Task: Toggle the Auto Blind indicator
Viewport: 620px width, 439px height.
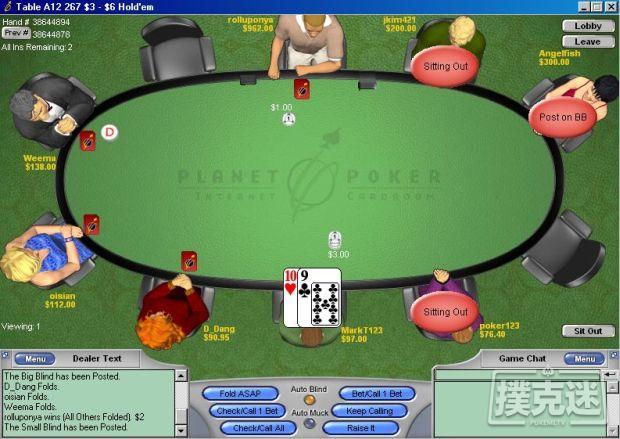Action: tap(309, 400)
